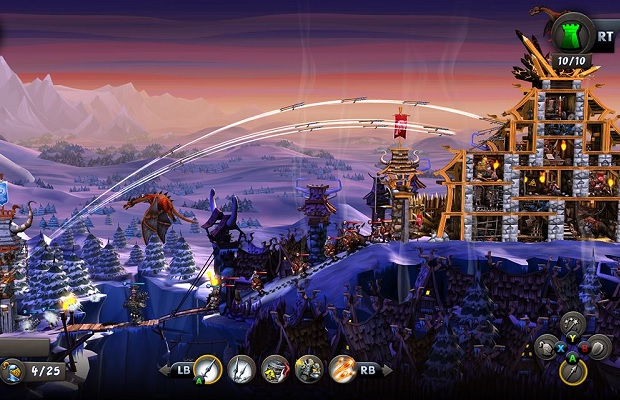Activate the flaming arrows weapon icon
This screenshot has width=620, height=400.
[x=343, y=370]
